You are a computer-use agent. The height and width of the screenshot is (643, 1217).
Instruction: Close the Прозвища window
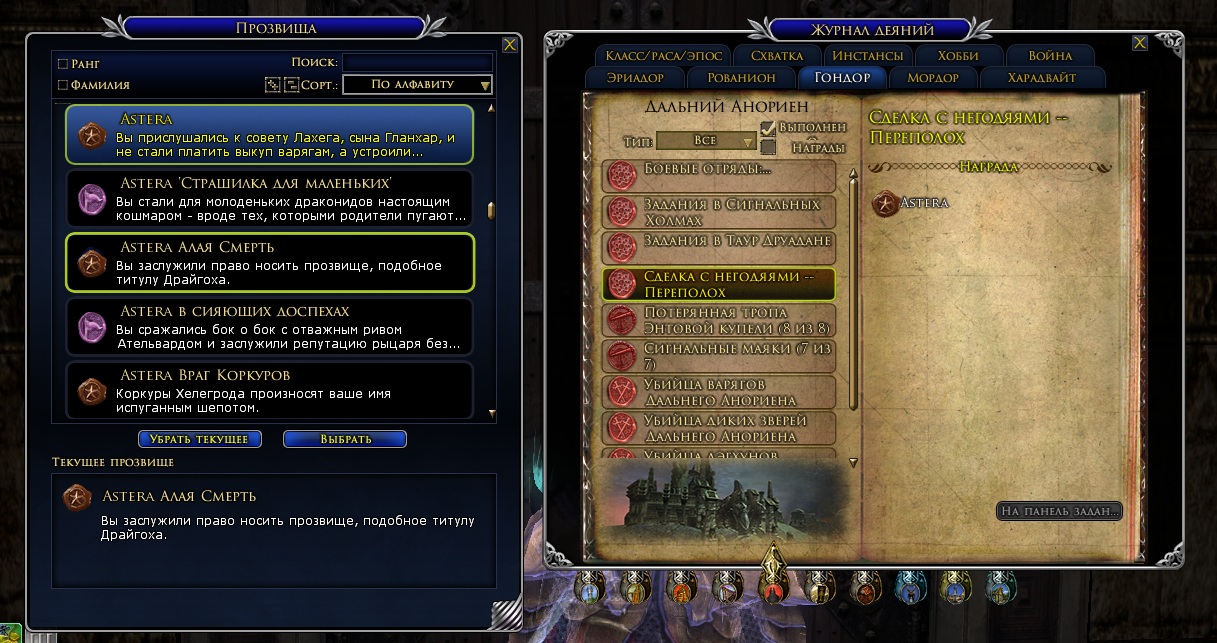[510, 44]
